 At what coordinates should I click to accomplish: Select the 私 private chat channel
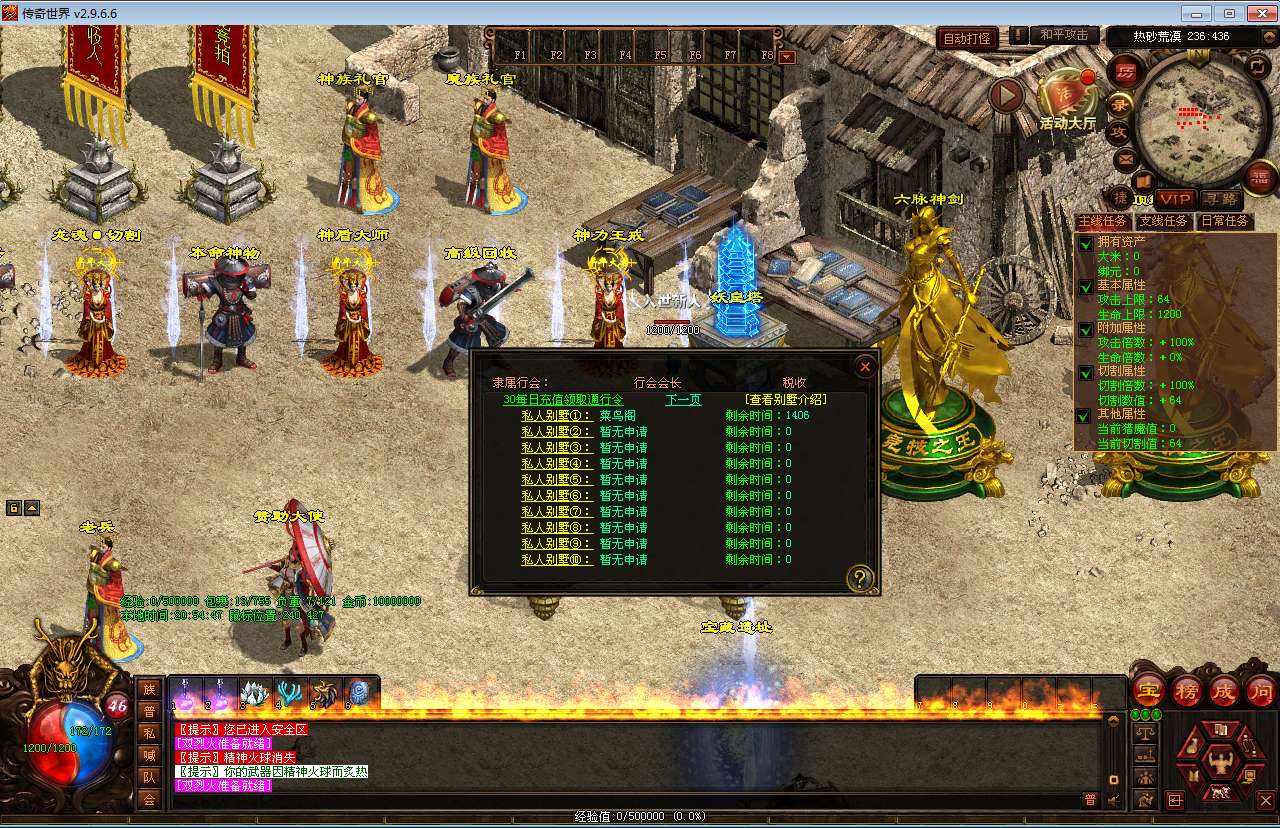[x=149, y=733]
